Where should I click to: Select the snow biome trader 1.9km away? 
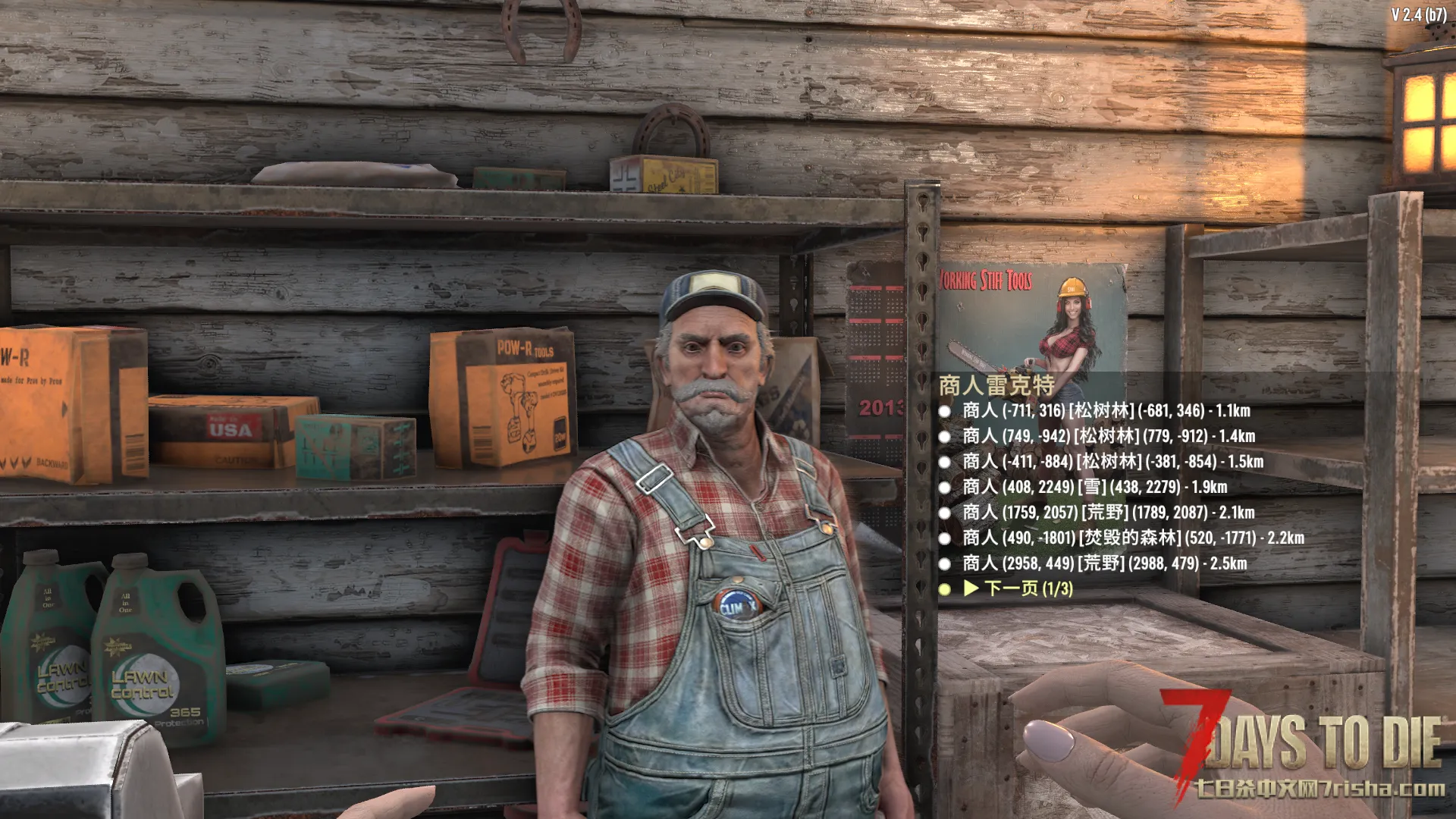click(1094, 487)
